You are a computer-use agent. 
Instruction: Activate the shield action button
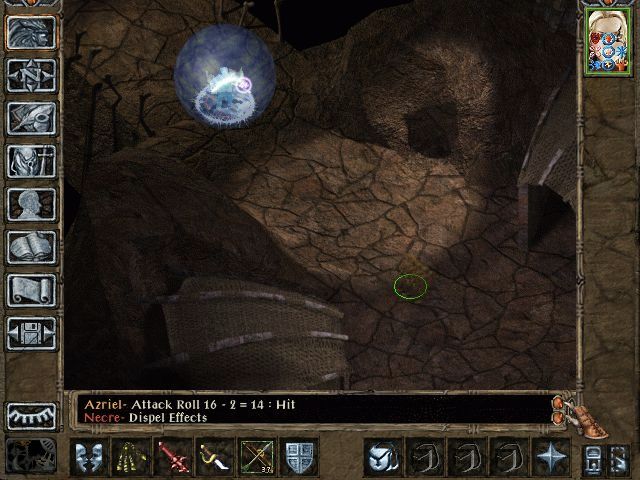pos(300,457)
